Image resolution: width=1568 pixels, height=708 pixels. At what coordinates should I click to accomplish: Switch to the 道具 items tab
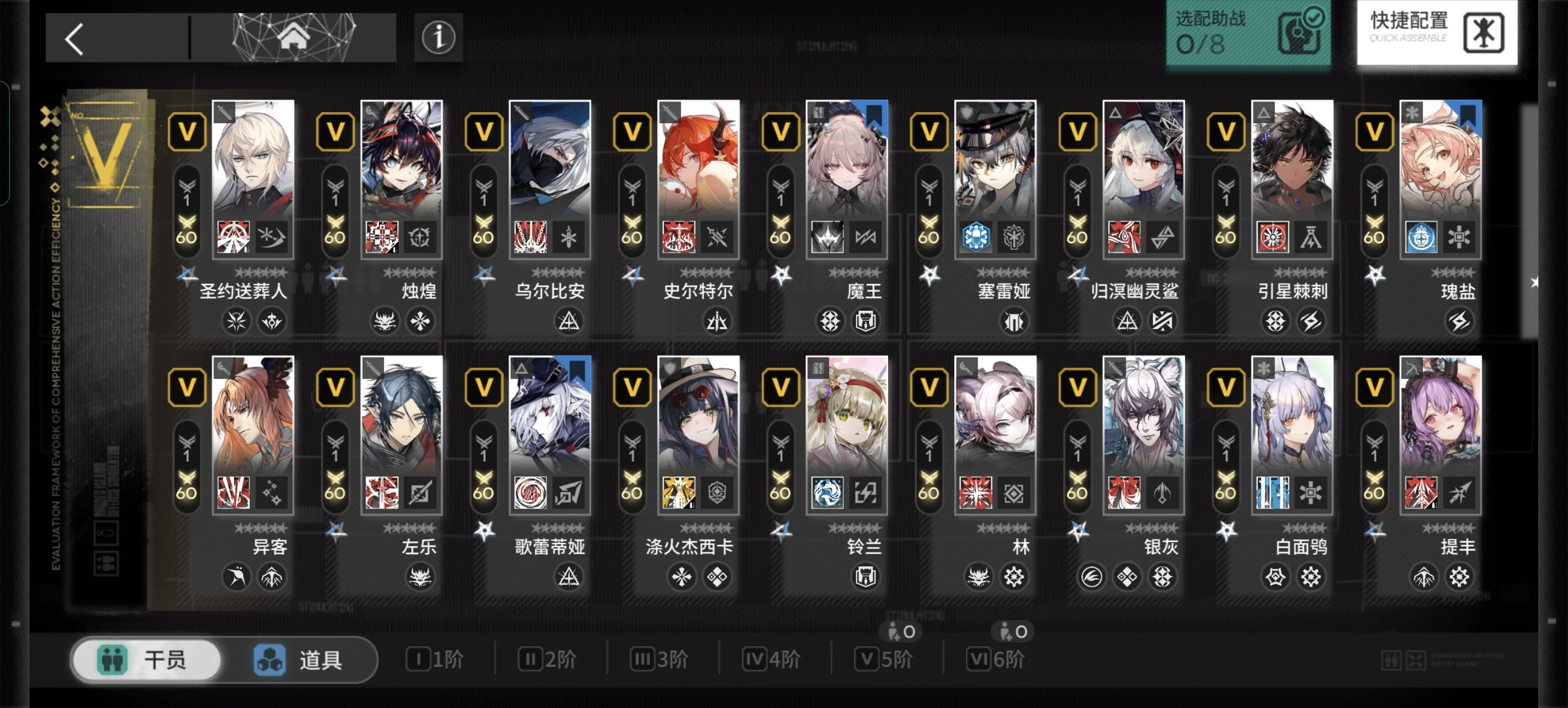point(298,659)
